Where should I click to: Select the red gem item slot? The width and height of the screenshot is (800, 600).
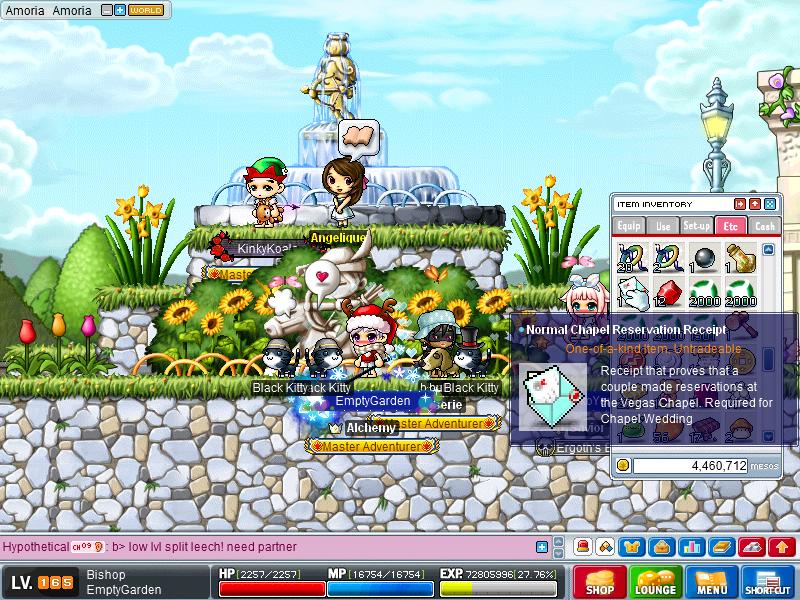[x=668, y=293]
